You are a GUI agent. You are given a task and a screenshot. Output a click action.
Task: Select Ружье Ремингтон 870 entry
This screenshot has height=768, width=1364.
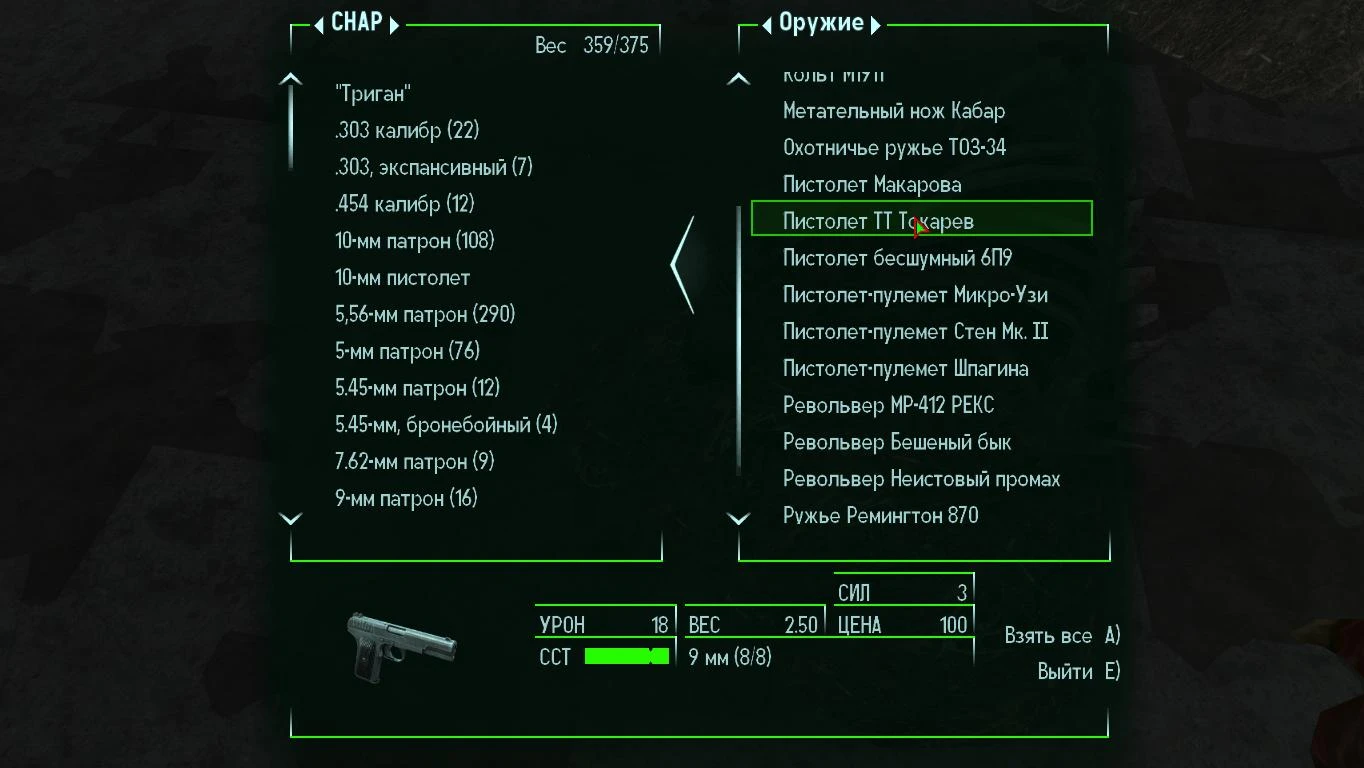pos(880,515)
